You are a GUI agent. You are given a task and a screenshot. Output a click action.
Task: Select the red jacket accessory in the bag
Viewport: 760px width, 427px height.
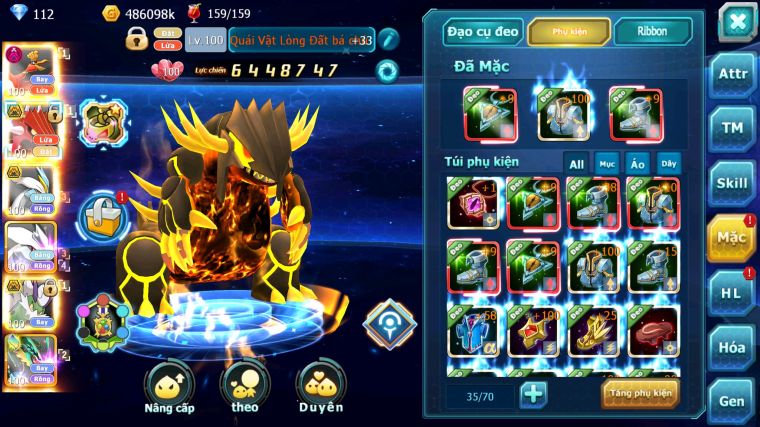[x=653, y=329]
